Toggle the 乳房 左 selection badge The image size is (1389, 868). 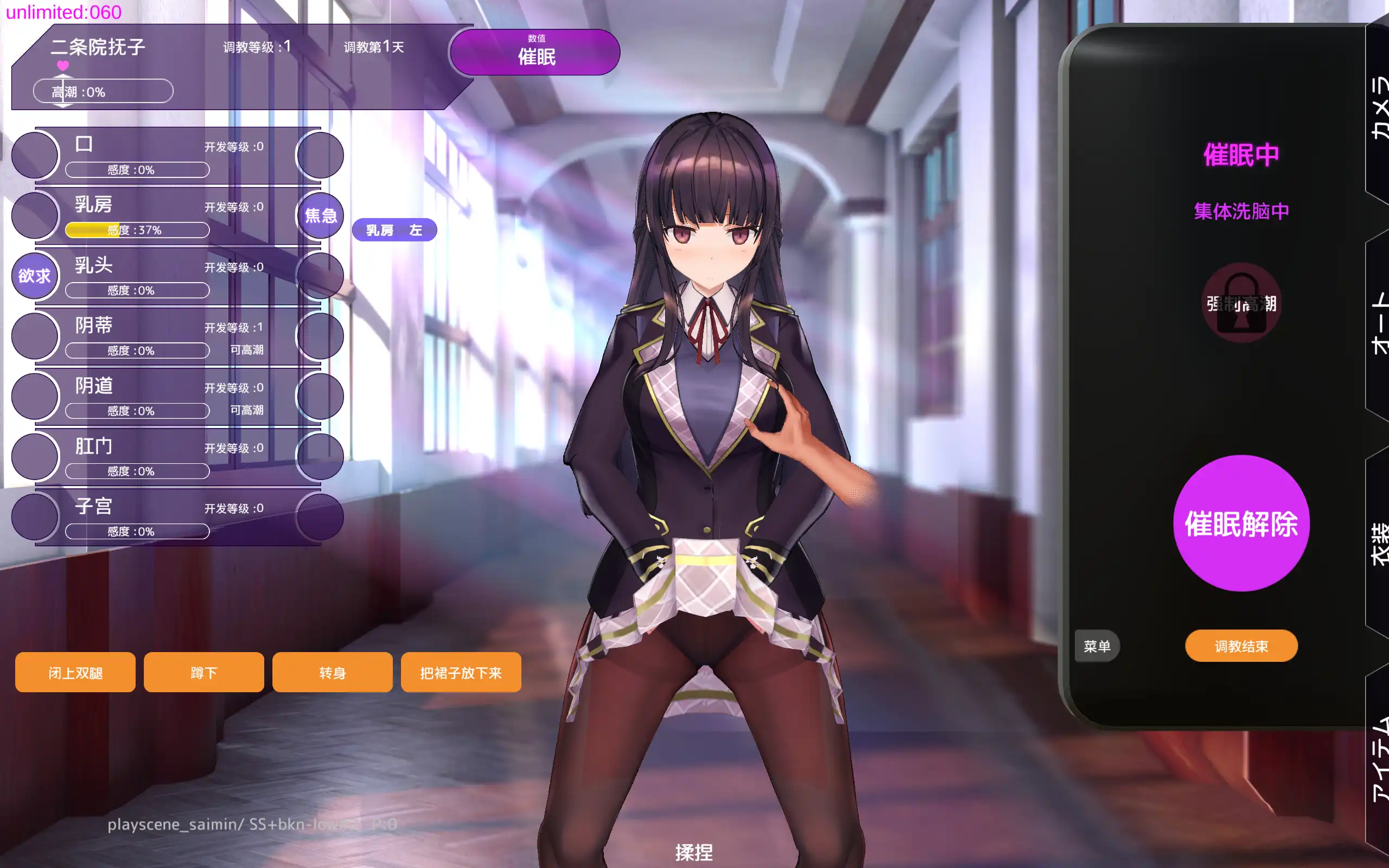[394, 229]
